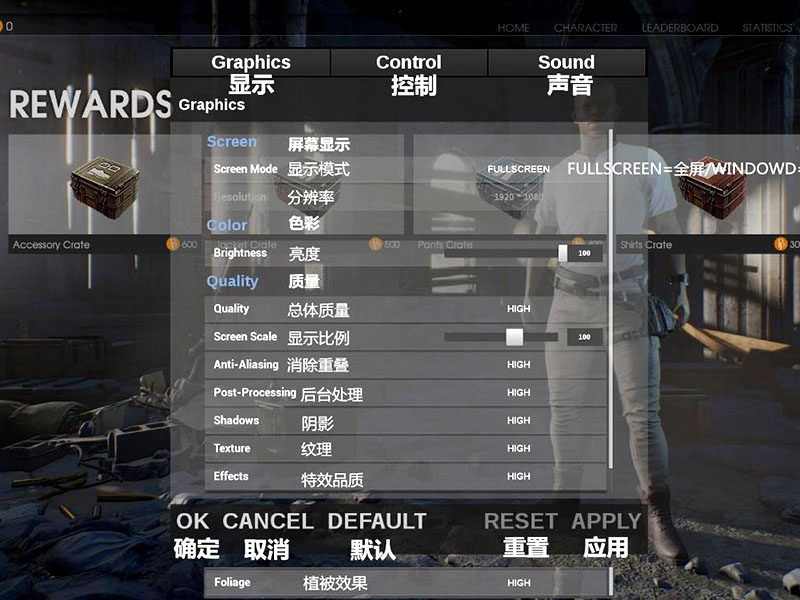Change the Texture HIGH setting
800x600 pixels.
tap(518, 449)
